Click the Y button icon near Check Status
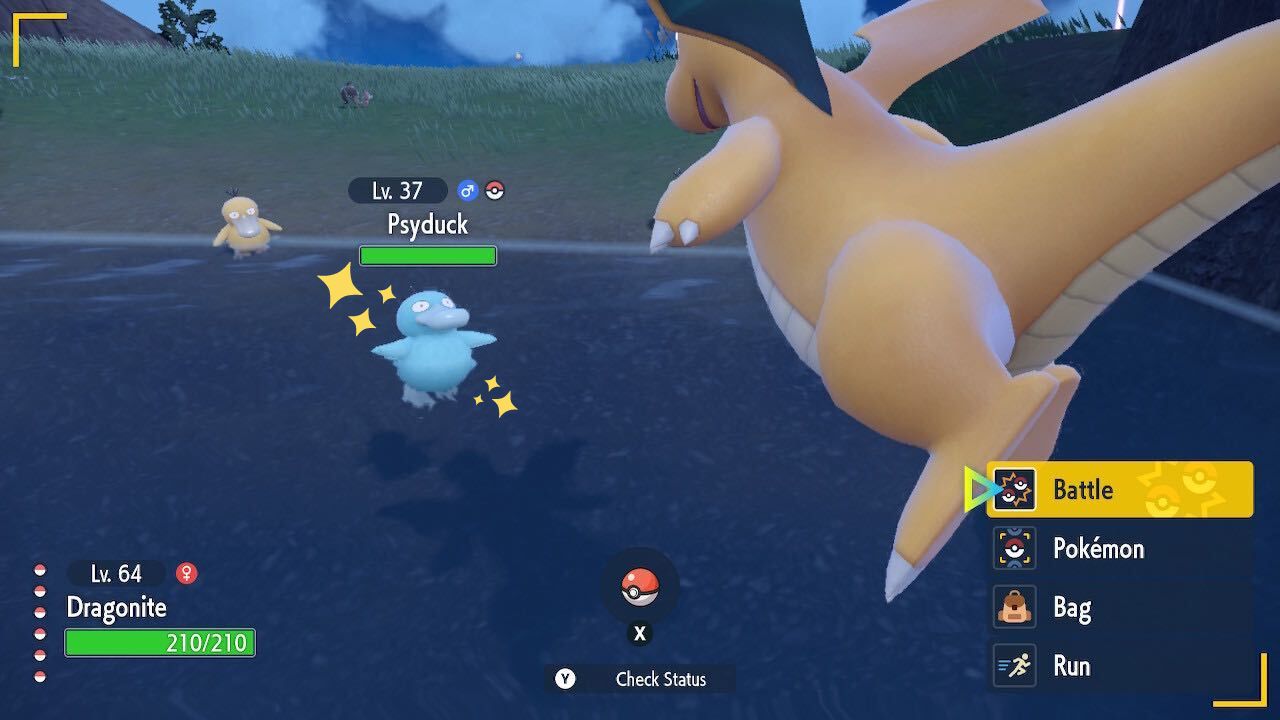1280x720 pixels. tap(566, 680)
